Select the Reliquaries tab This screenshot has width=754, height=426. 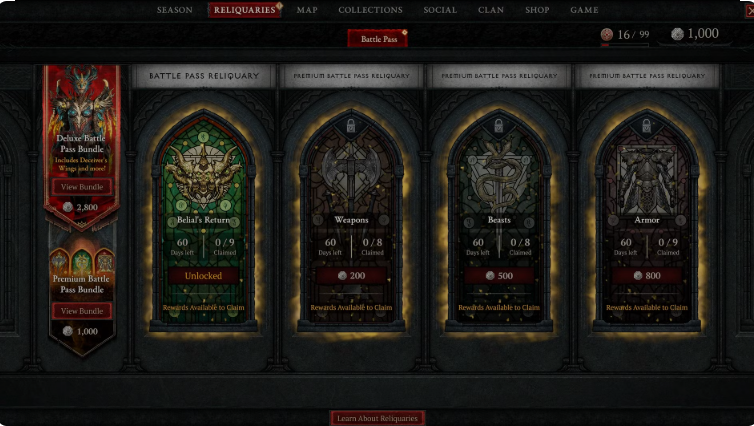pos(246,10)
